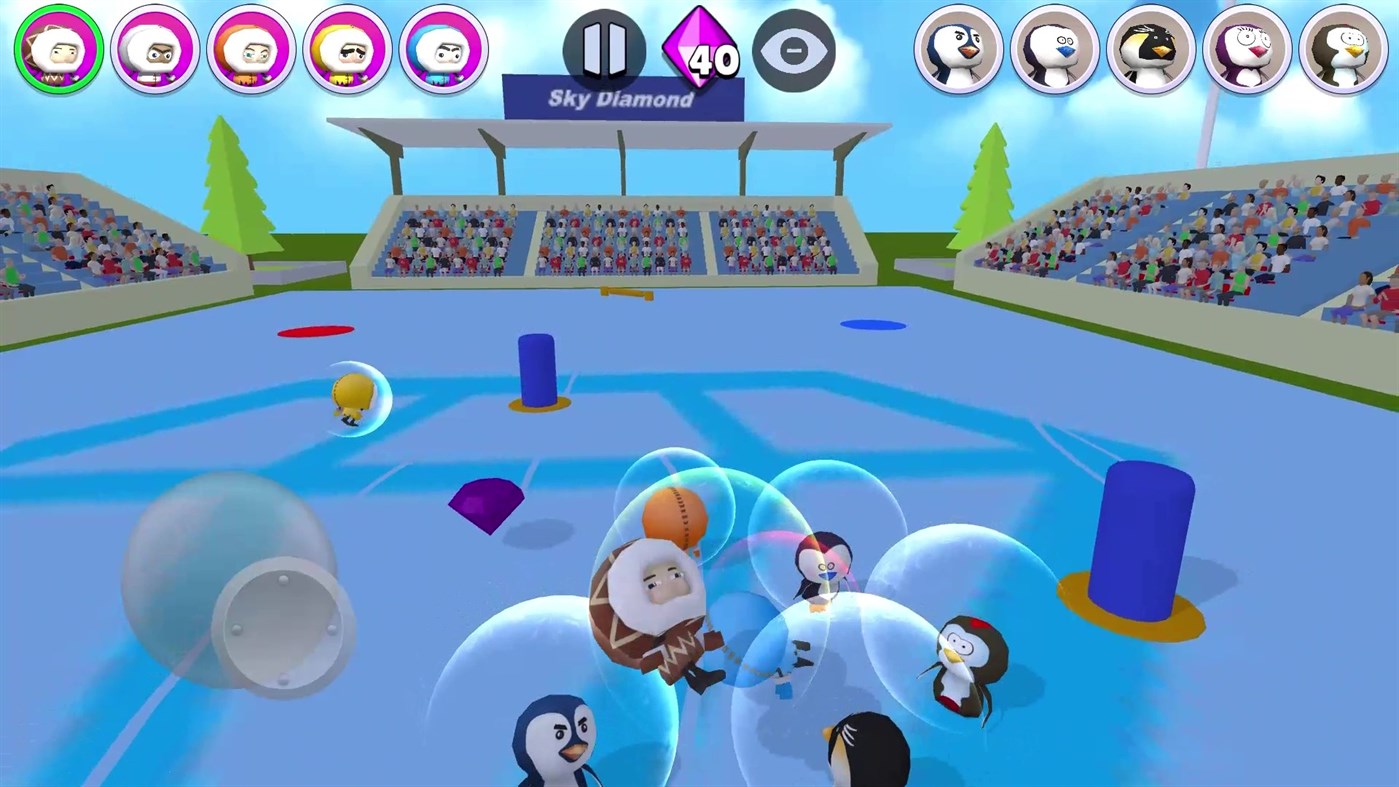Click the purple diamond lying on the ice
This screenshot has width=1399, height=787.
point(487,505)
